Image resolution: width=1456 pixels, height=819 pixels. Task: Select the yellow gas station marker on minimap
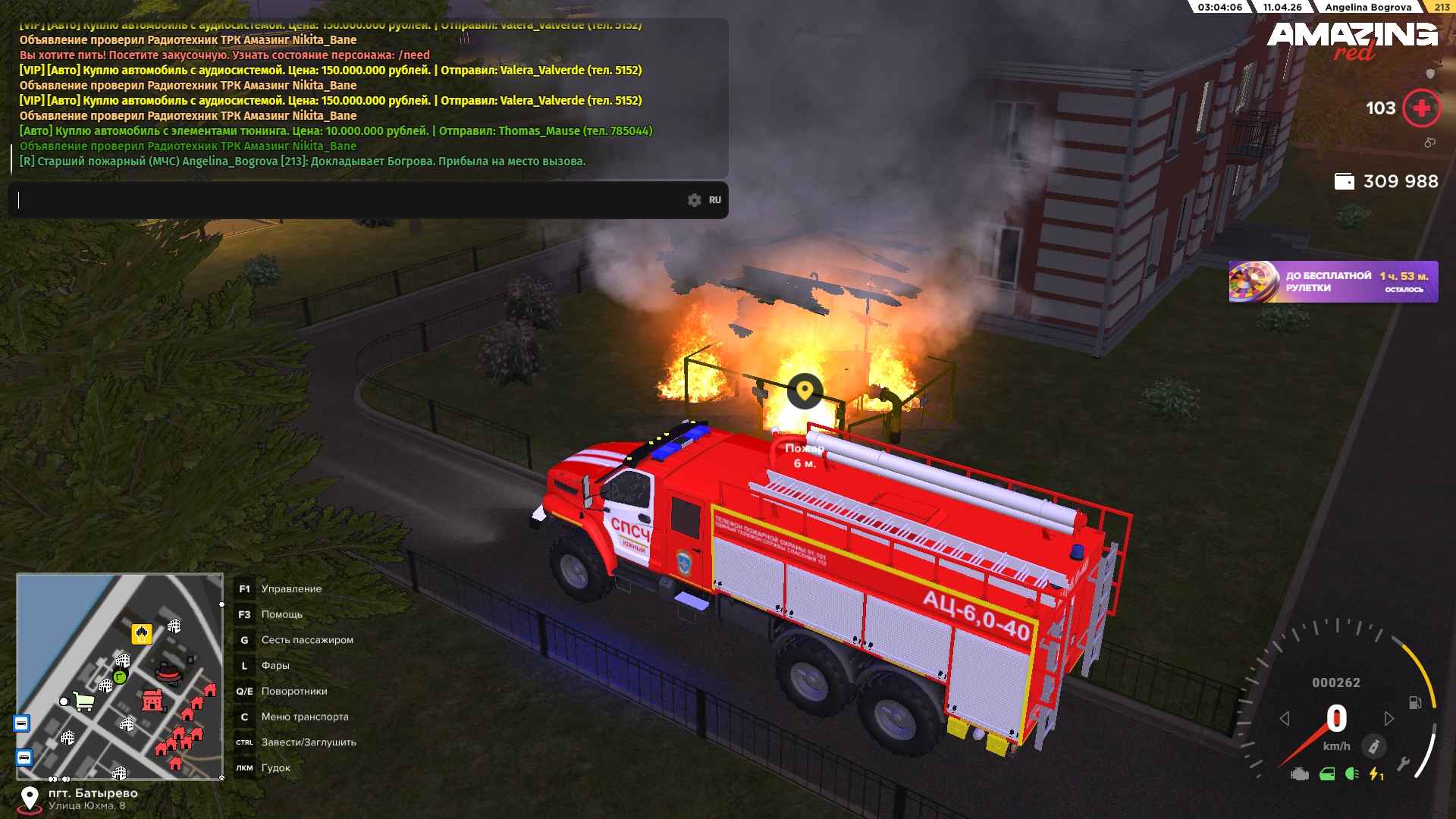(142, 633)
